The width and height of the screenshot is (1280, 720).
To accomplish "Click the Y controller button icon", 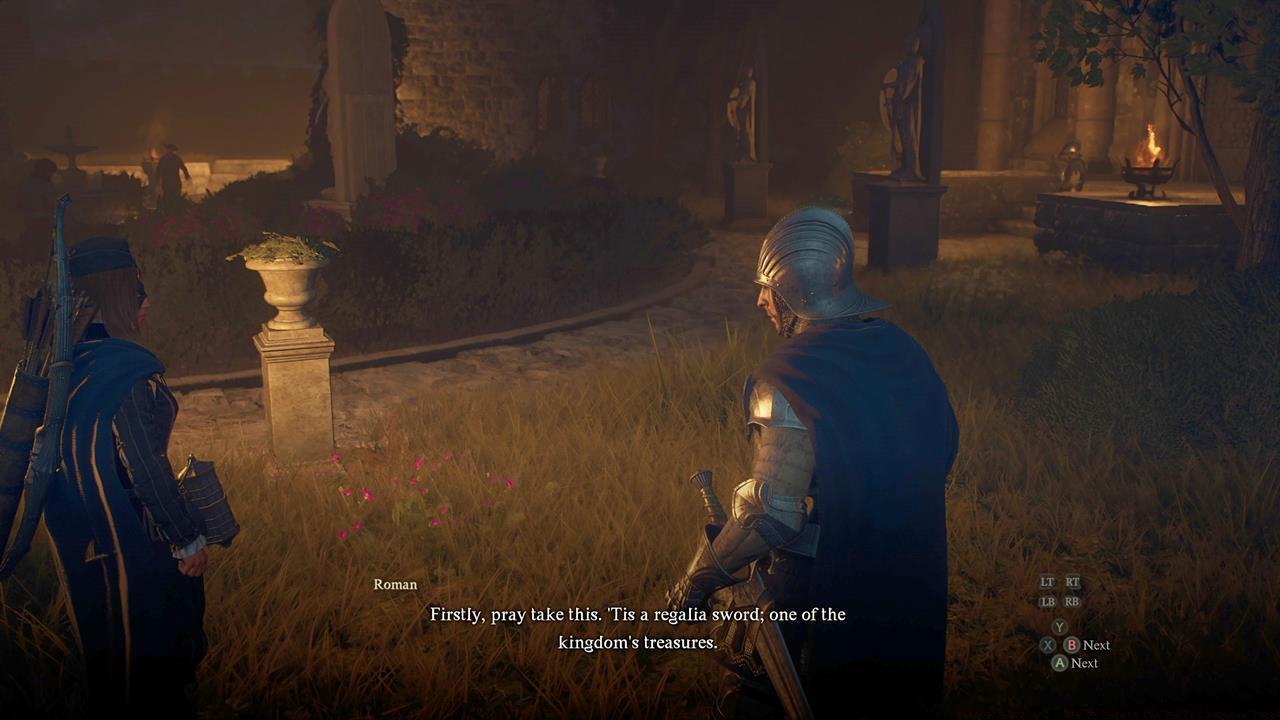I will coord(1059,626).
